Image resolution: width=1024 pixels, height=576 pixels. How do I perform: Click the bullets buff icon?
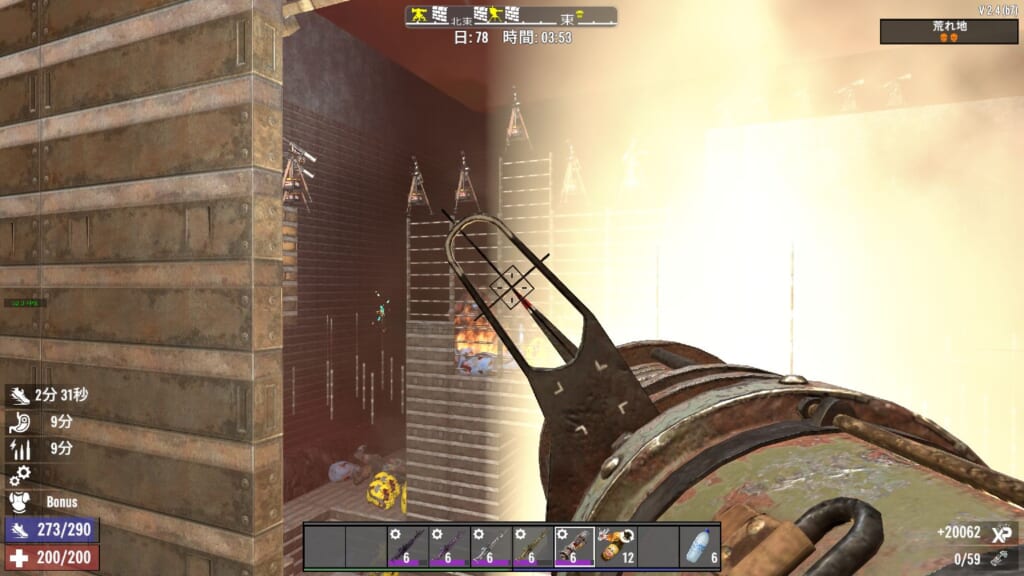pyautogui.click(x=20, y=449)
